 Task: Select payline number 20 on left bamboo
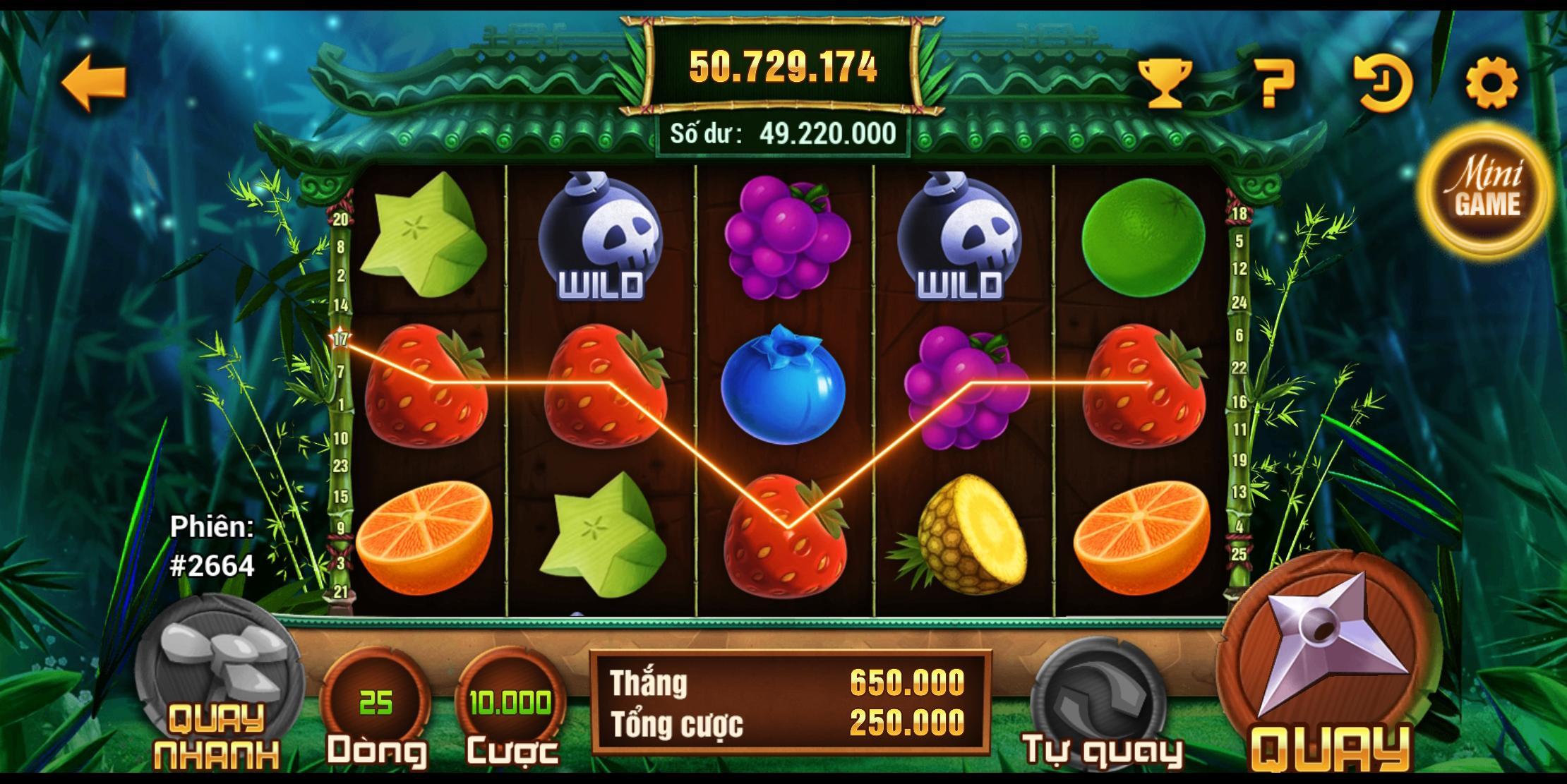(x=341, y=218)
